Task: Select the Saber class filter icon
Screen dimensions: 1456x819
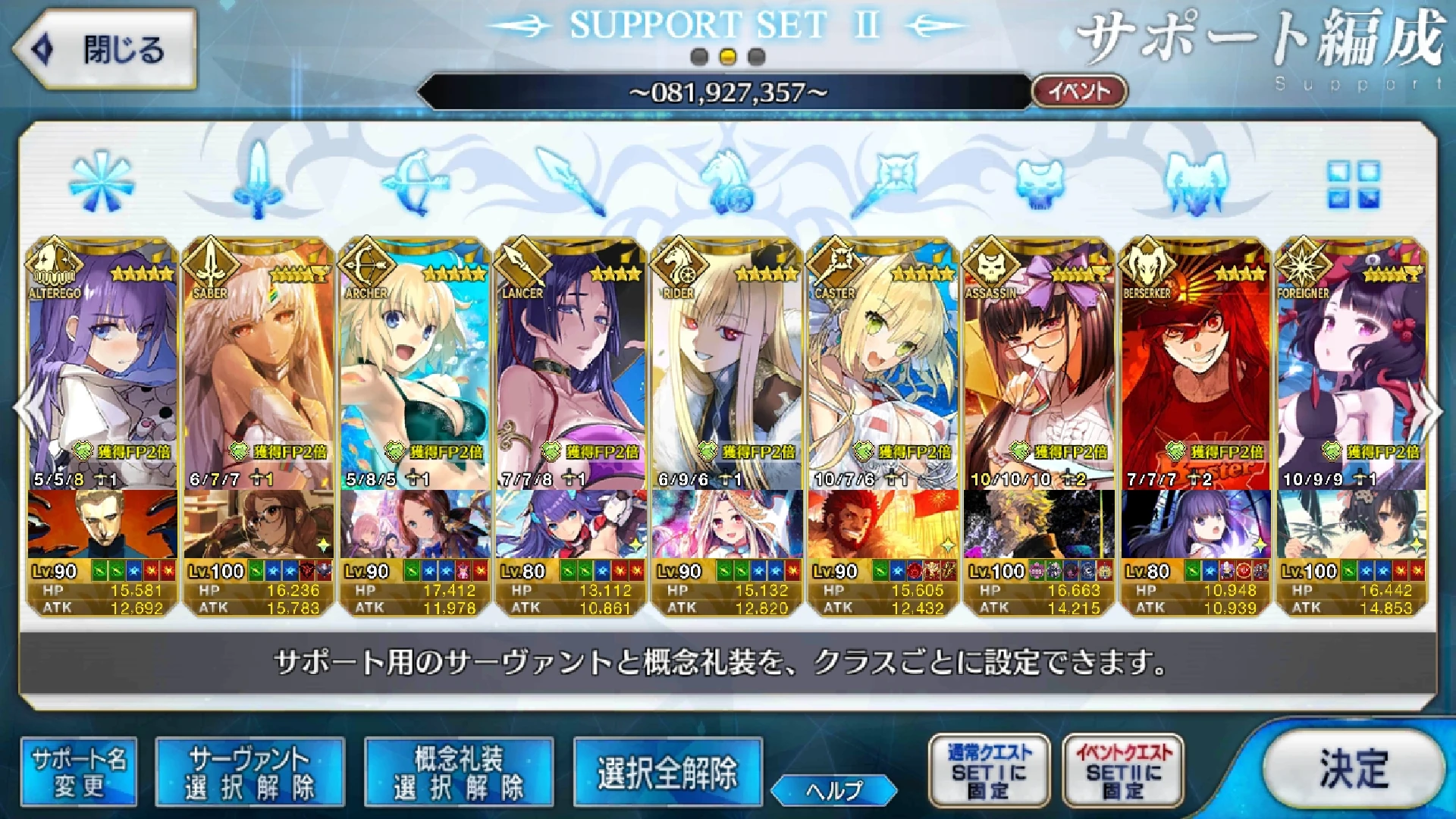Action: click(258, 182)
